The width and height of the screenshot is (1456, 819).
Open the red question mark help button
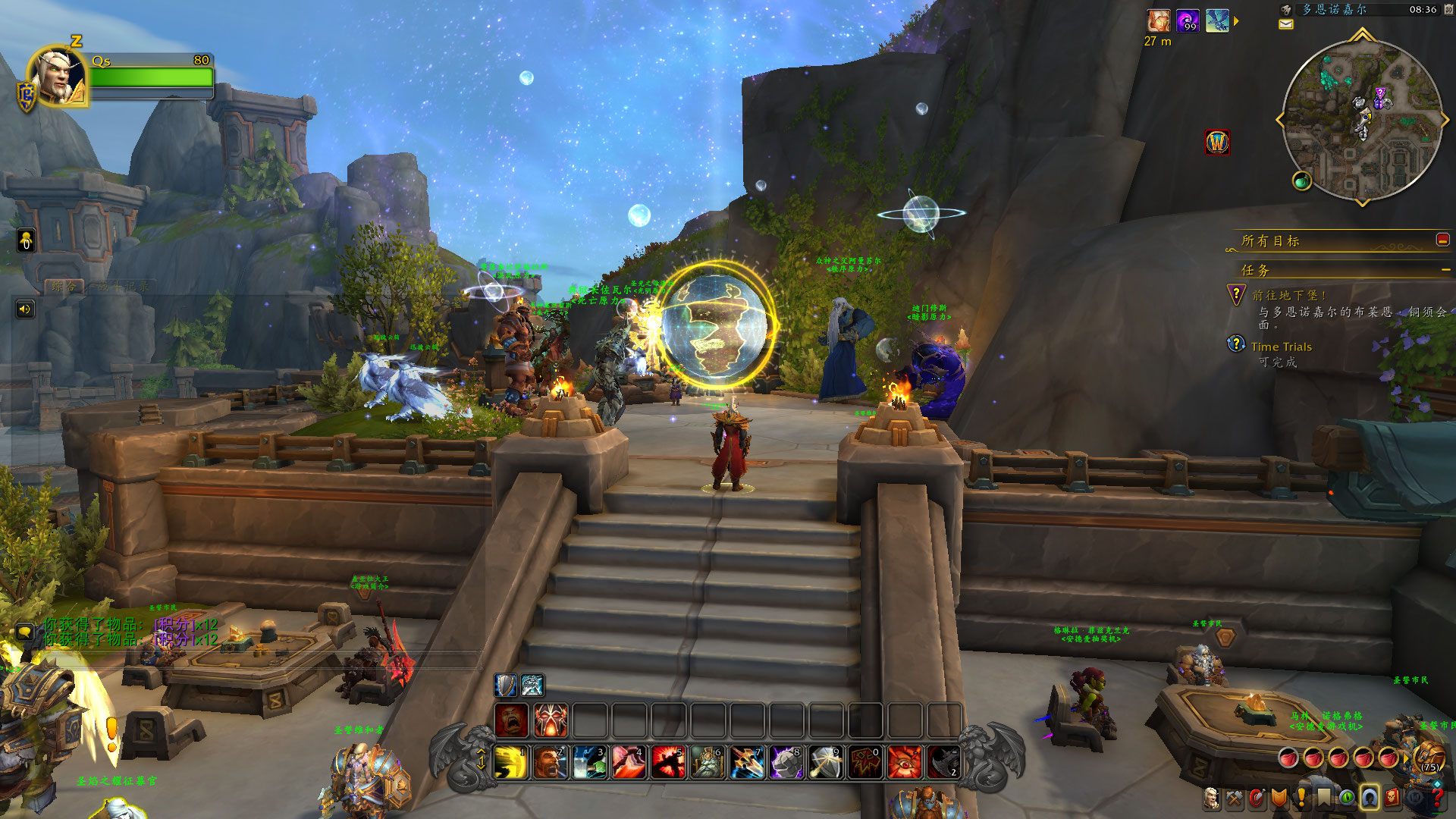click(x=1437, y=798)
